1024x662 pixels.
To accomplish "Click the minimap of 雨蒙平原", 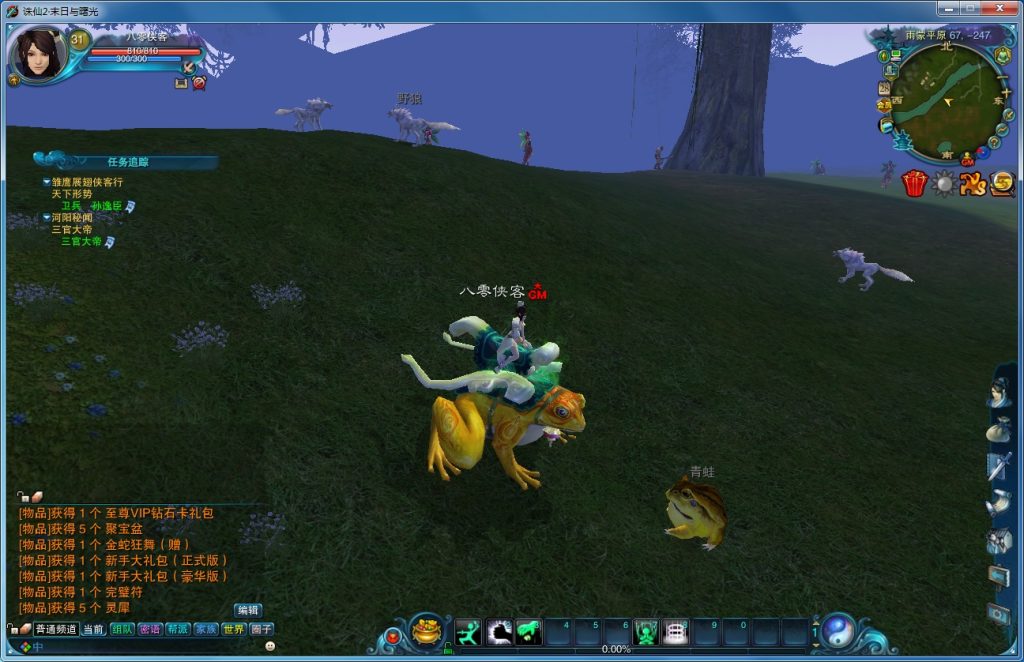I will coord(945,100).
